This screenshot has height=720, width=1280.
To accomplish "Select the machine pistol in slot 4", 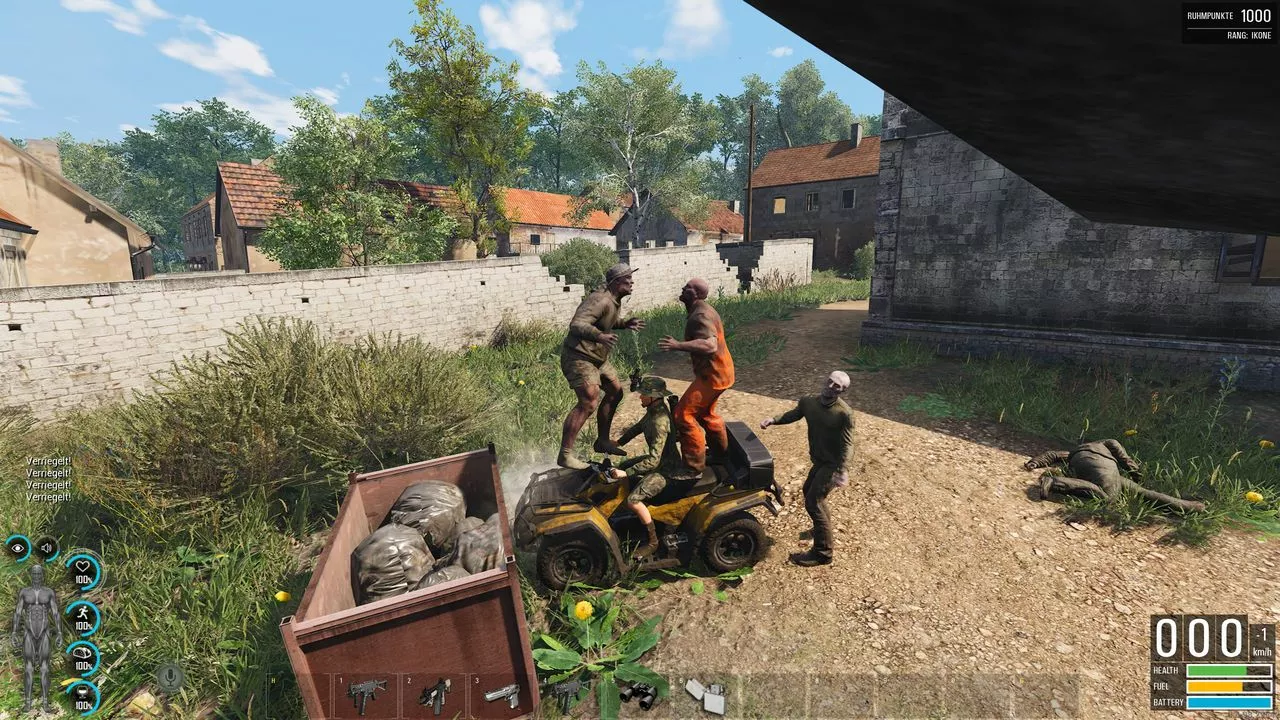I will point(568,689).
